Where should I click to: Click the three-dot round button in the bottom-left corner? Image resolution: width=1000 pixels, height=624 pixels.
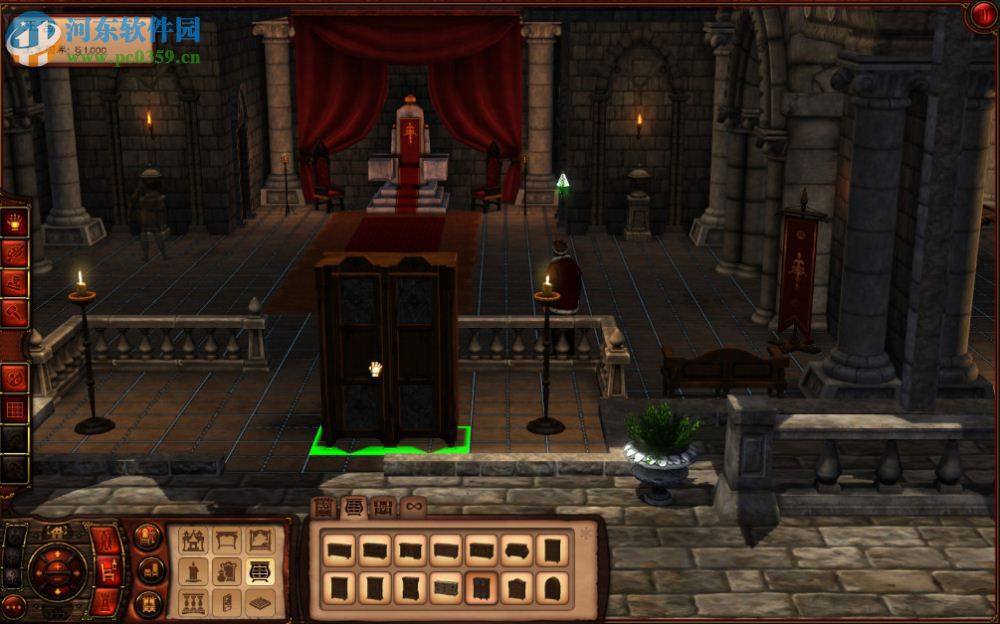[13, 605]
